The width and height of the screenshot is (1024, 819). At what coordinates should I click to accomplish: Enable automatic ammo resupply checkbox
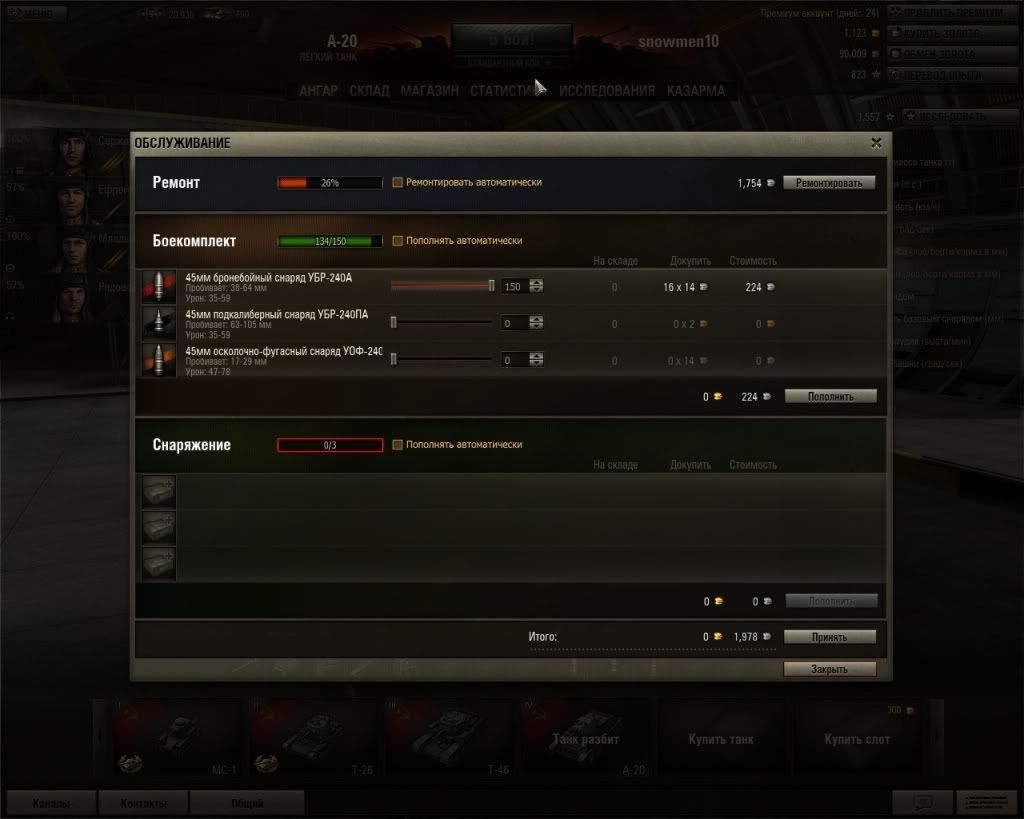tap(398, 241)
